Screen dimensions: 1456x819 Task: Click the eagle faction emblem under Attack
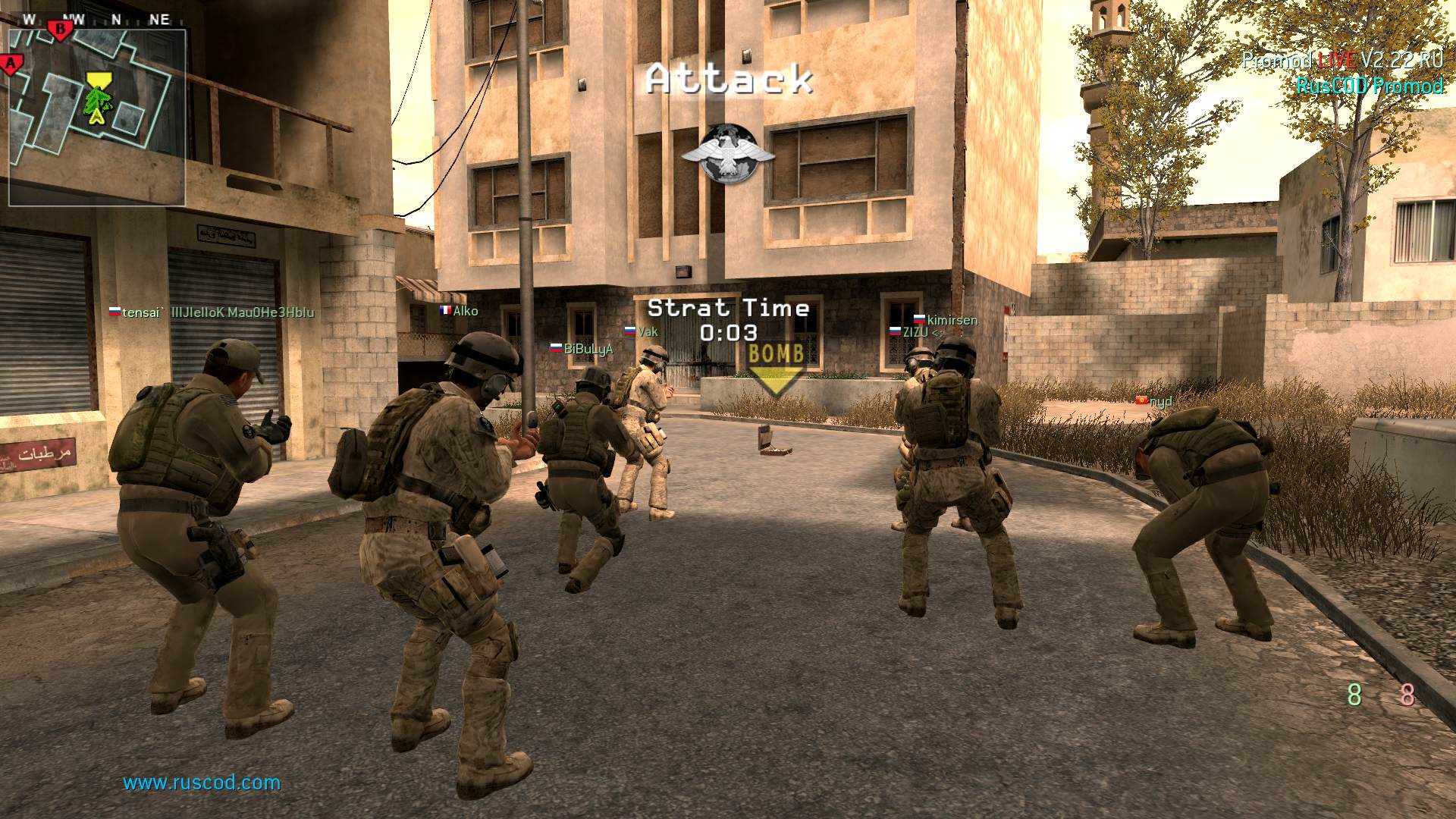tap(727, 154)
